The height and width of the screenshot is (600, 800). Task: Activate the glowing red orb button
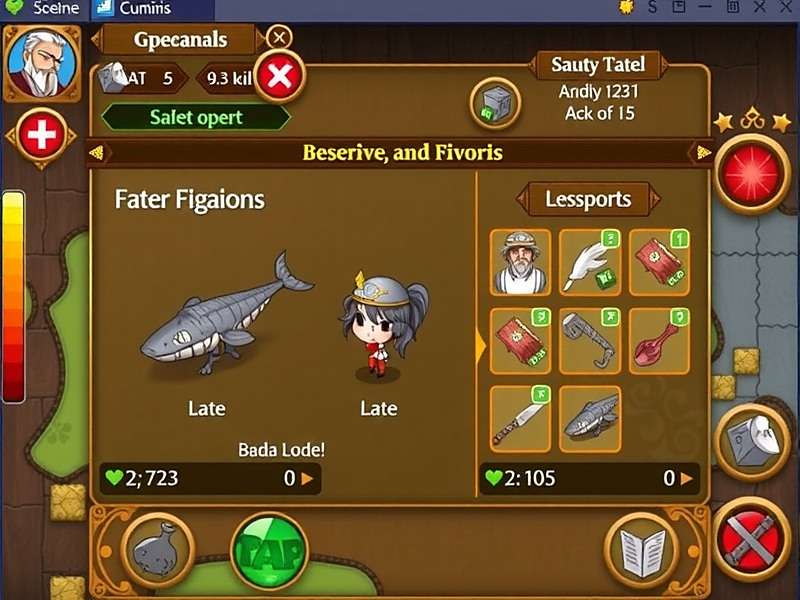(x=753, y=170)
